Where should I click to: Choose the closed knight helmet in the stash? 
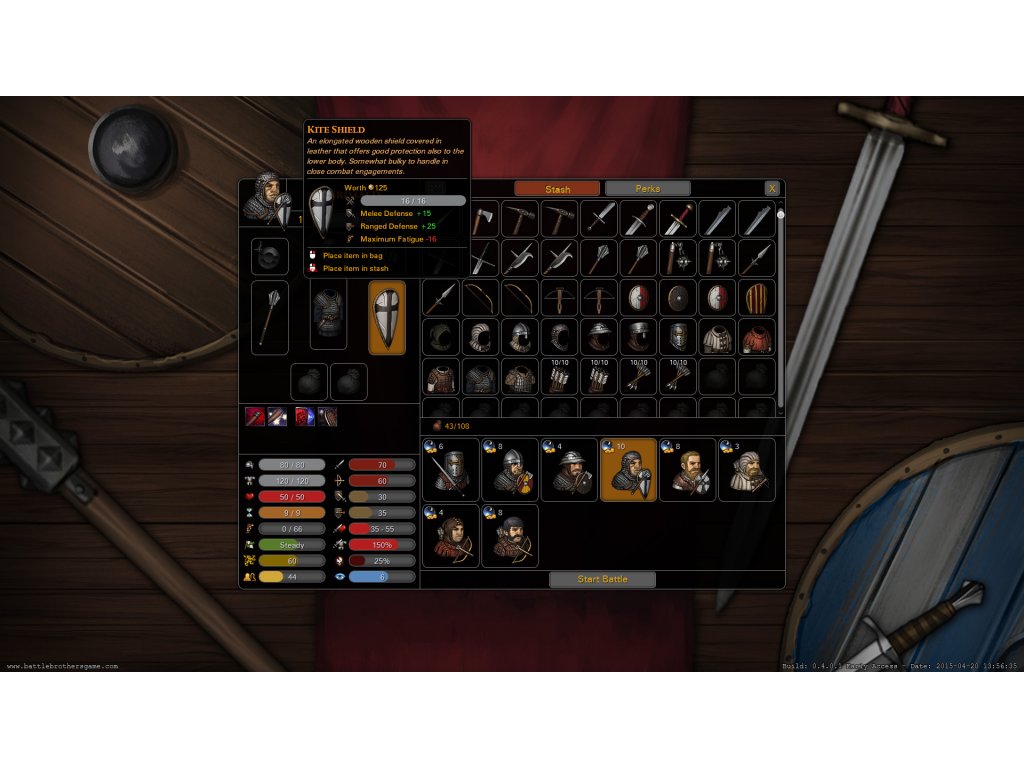tap(678, 337)
